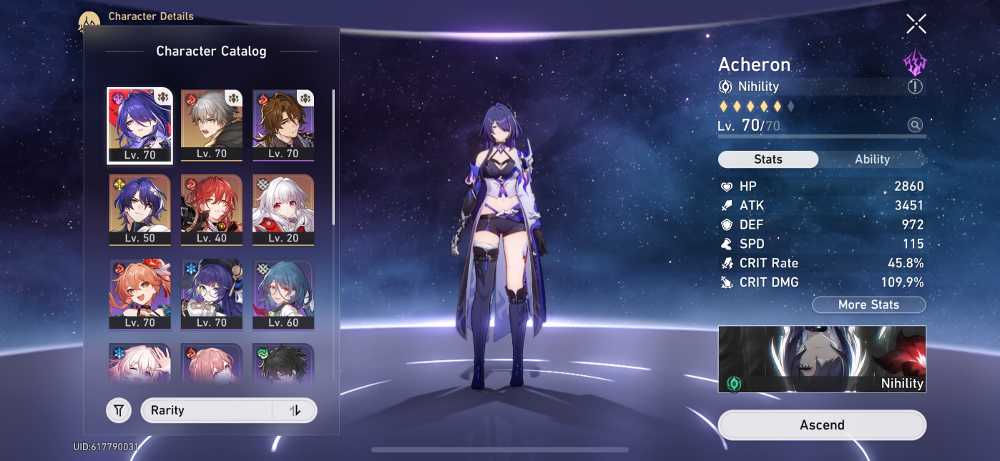Screen dimensions: 1000x461
Task: Pick the orange-haired Lv. 70 character
Action: pyautogui.click(x=140, y=295)
